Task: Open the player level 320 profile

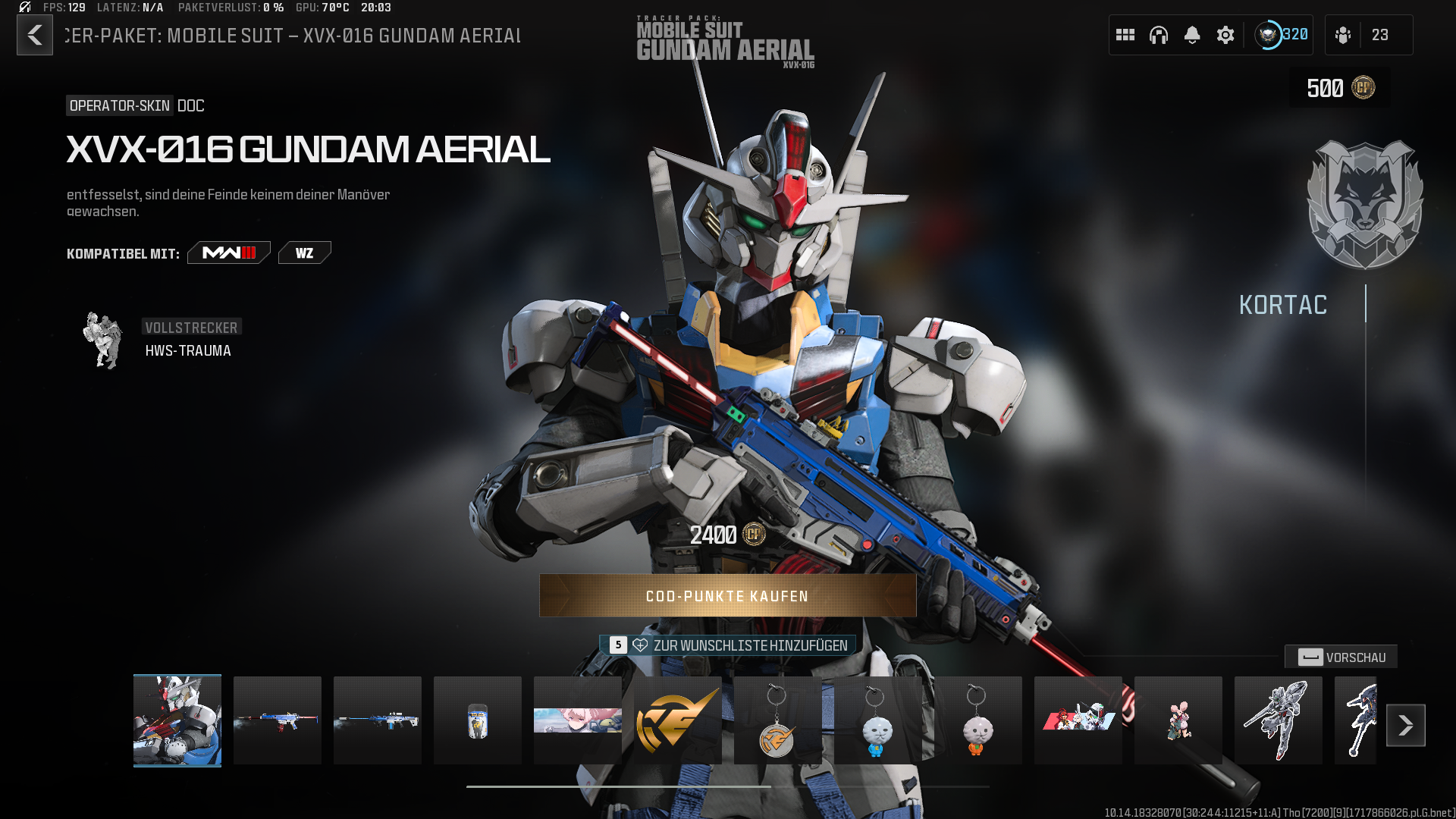Action: point(1282,35)
